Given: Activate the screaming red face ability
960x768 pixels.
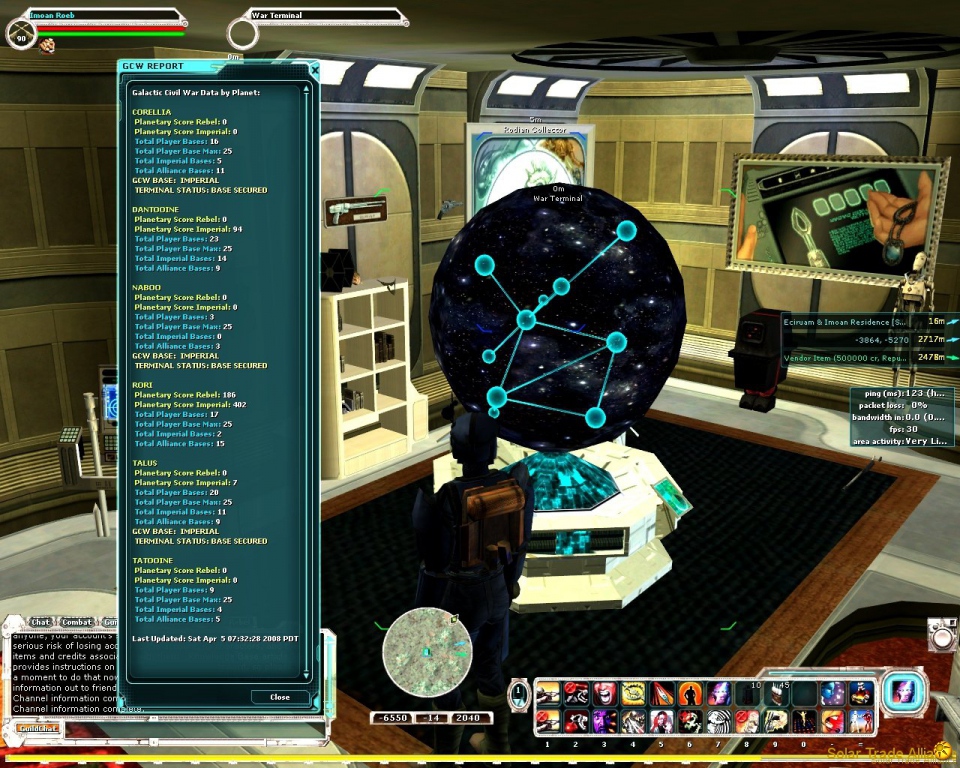Looking at the screenshot, I should click(x=605, y=693).
